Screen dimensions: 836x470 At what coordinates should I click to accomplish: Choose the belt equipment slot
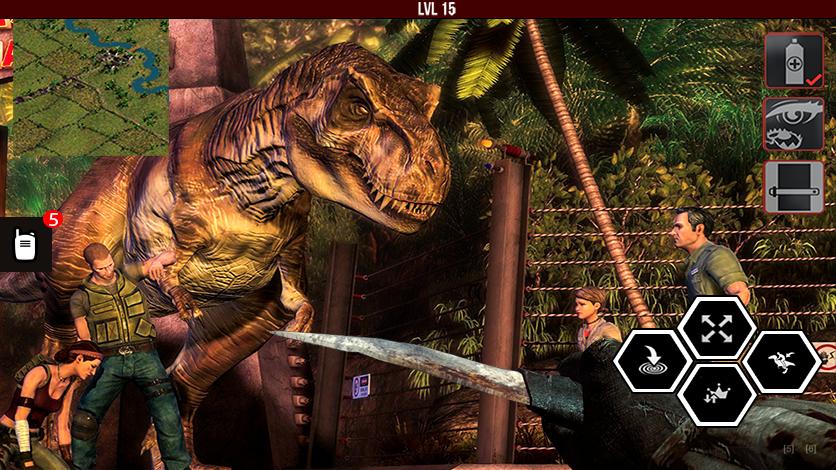tap(794, 187)
